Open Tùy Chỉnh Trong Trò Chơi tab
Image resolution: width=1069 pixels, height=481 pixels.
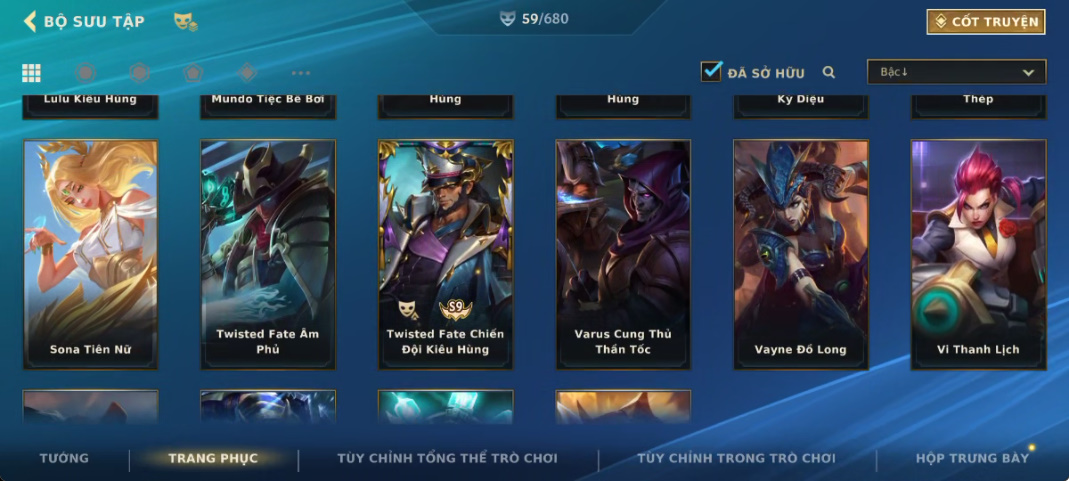pos(736,458)
